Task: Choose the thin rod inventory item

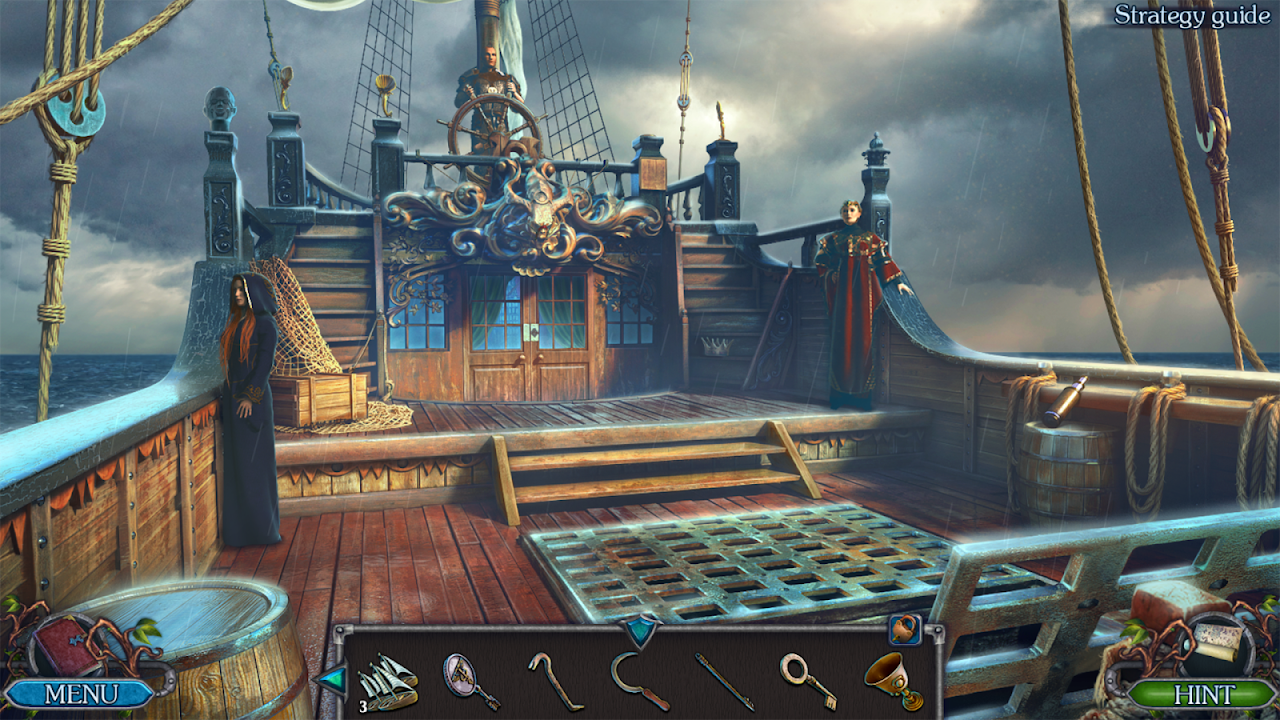Action: point(724,681)
